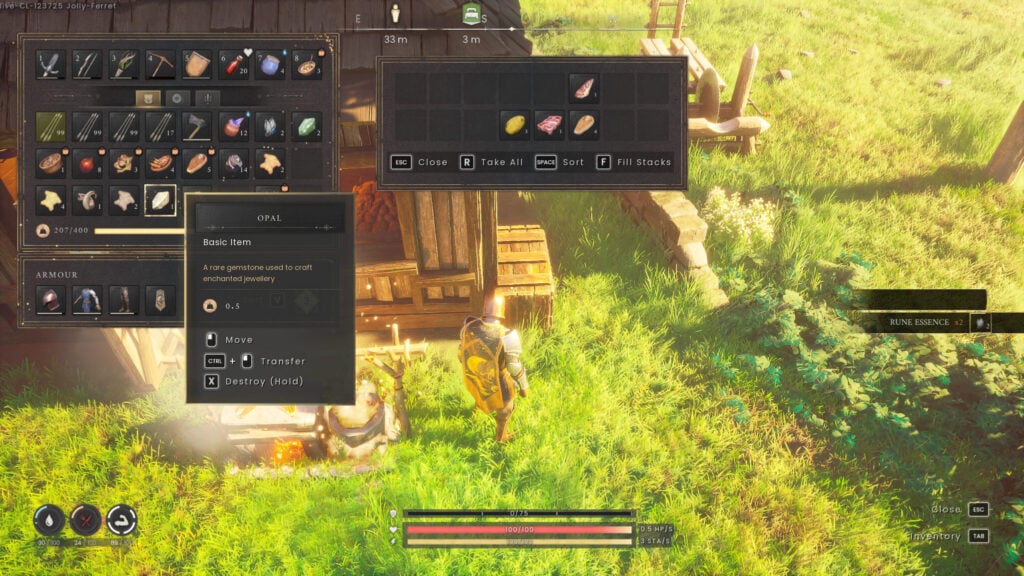The height and width of the screenshot is (576, 1024).
Task: Click the highlighted arrow stack of 99
Action: (51, 127)
